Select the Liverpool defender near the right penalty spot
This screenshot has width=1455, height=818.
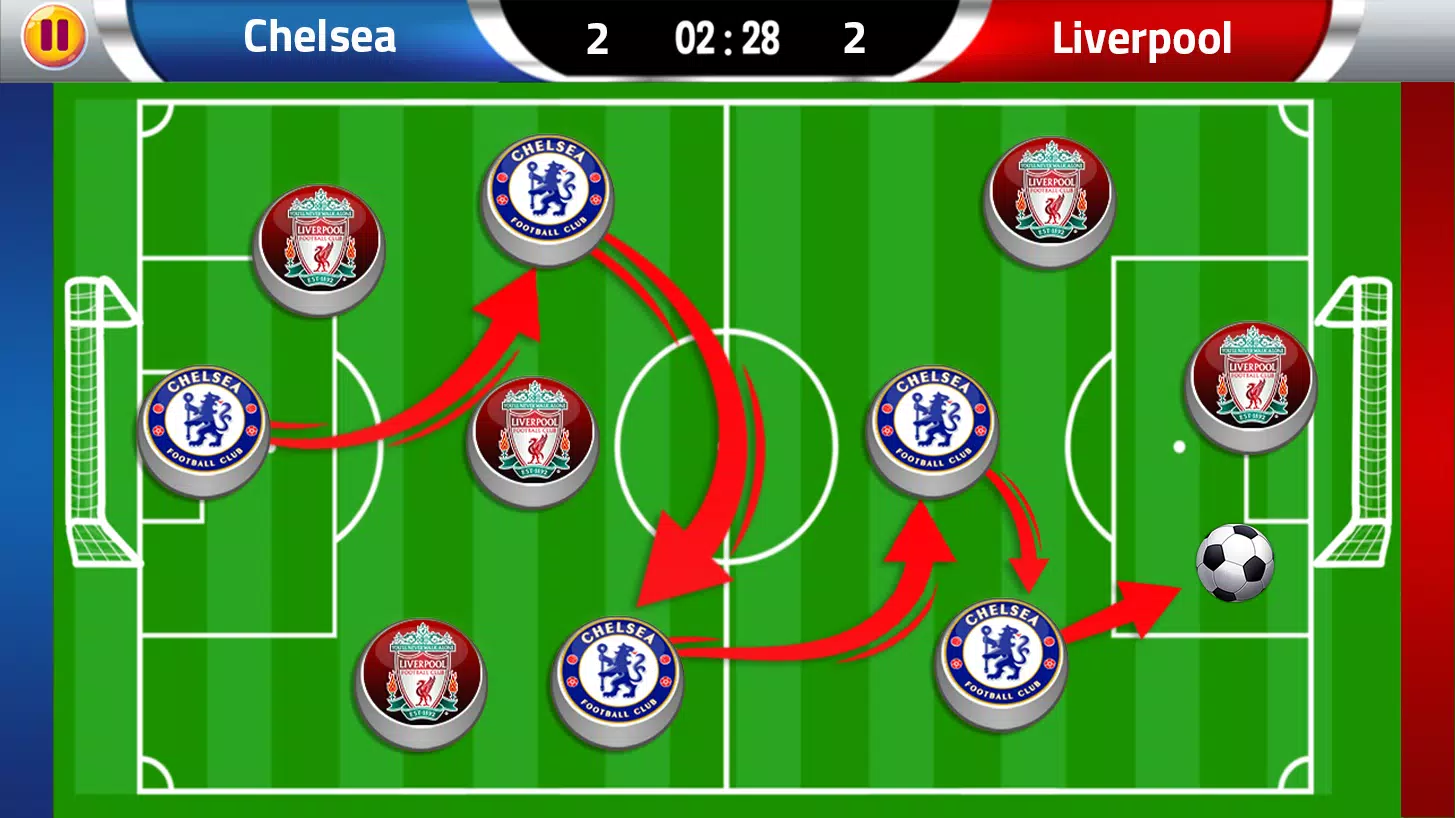(1250, 385)
